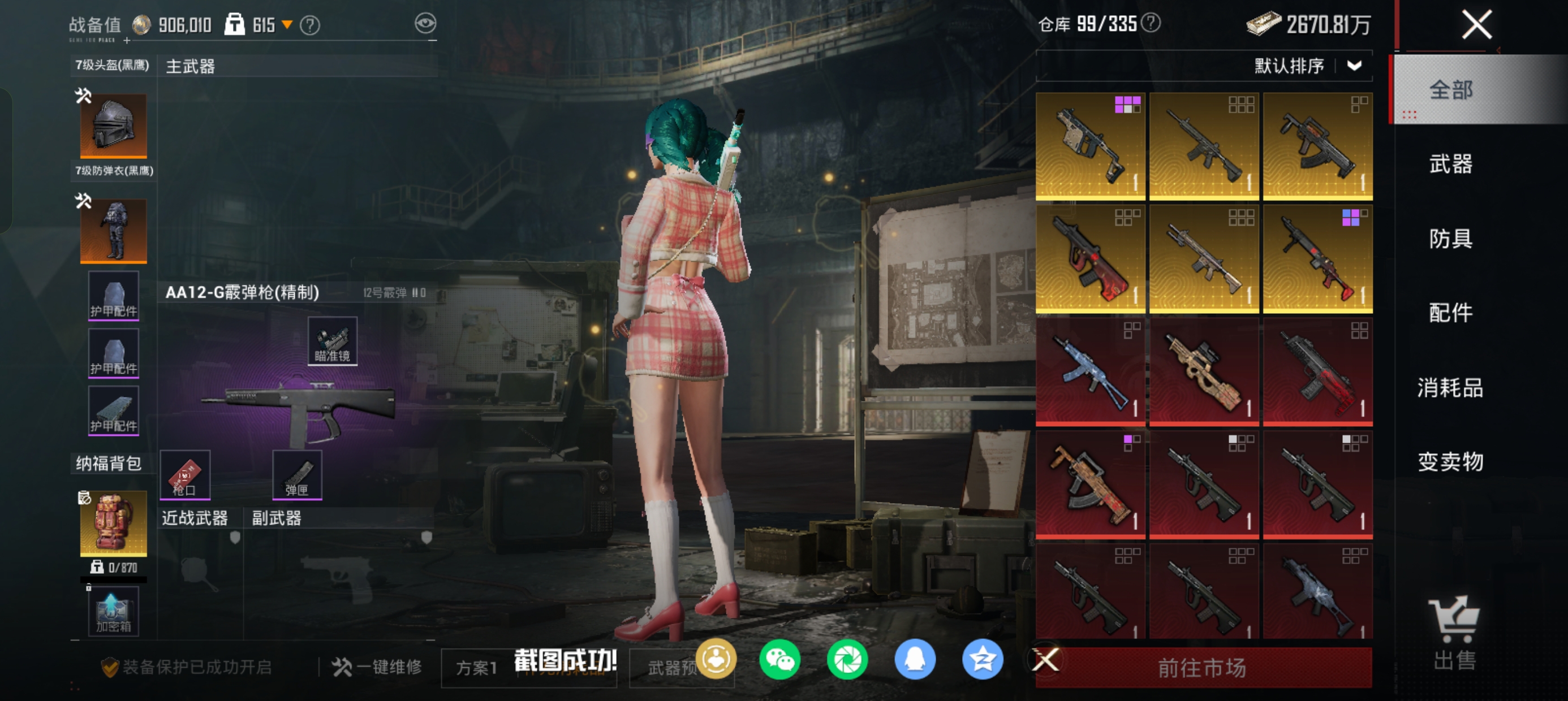Click the 一键维修 repair button
This screenshot has height=701, width=1568.
(x=377, y=667)
